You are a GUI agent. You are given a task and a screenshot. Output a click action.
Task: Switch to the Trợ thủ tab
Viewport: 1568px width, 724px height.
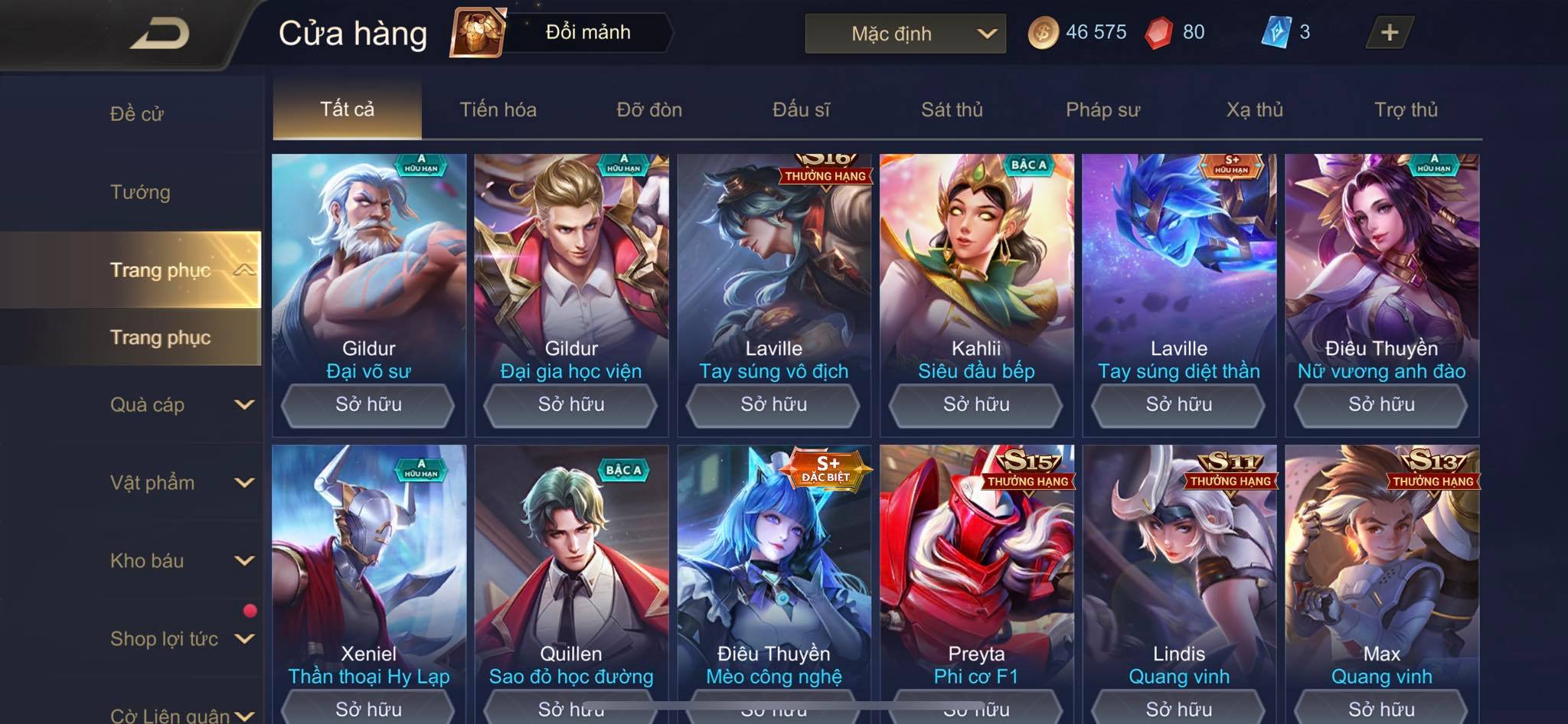click(1406, 109)
